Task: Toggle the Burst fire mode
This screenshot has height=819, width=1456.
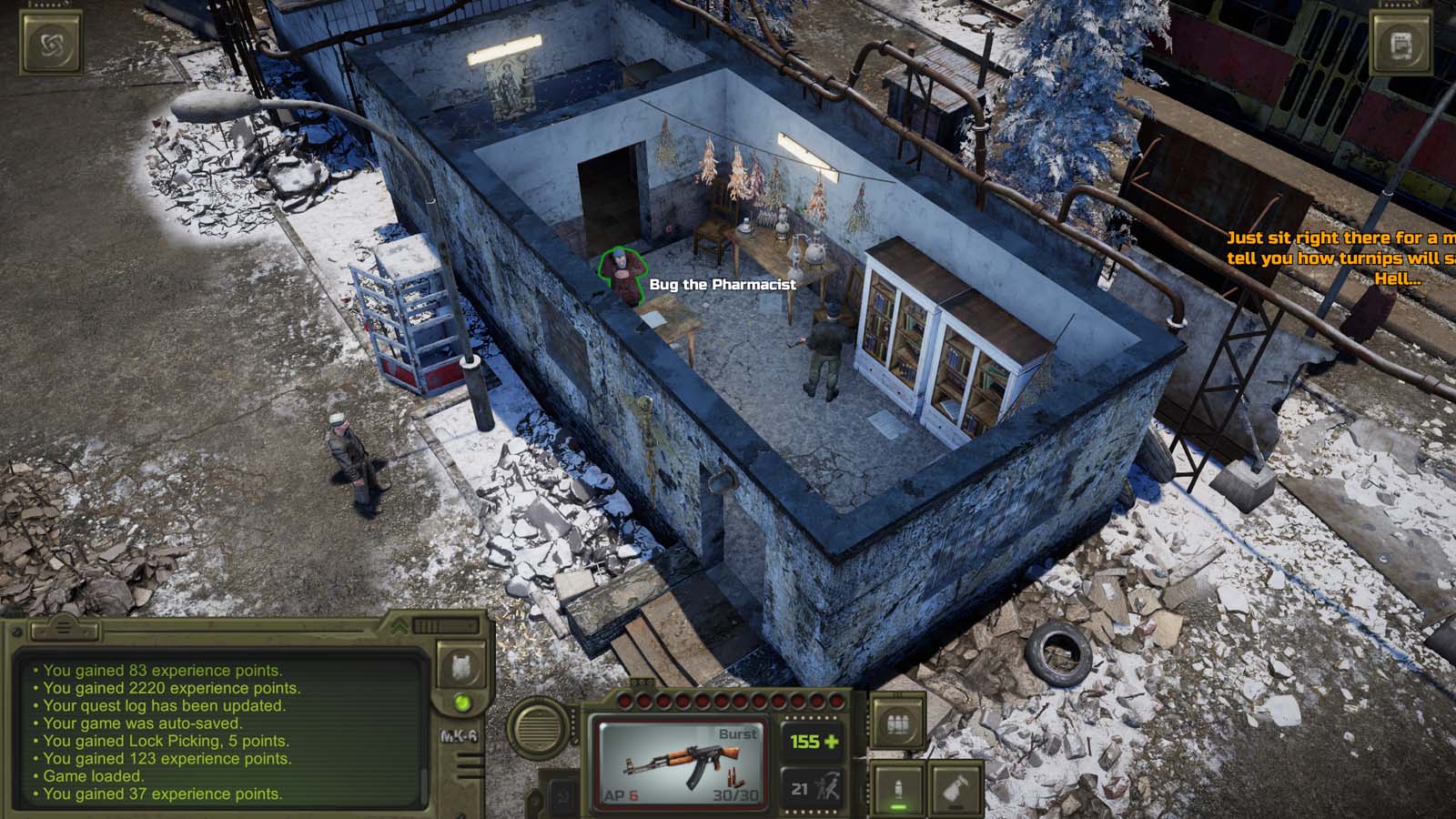Action: 737,734
